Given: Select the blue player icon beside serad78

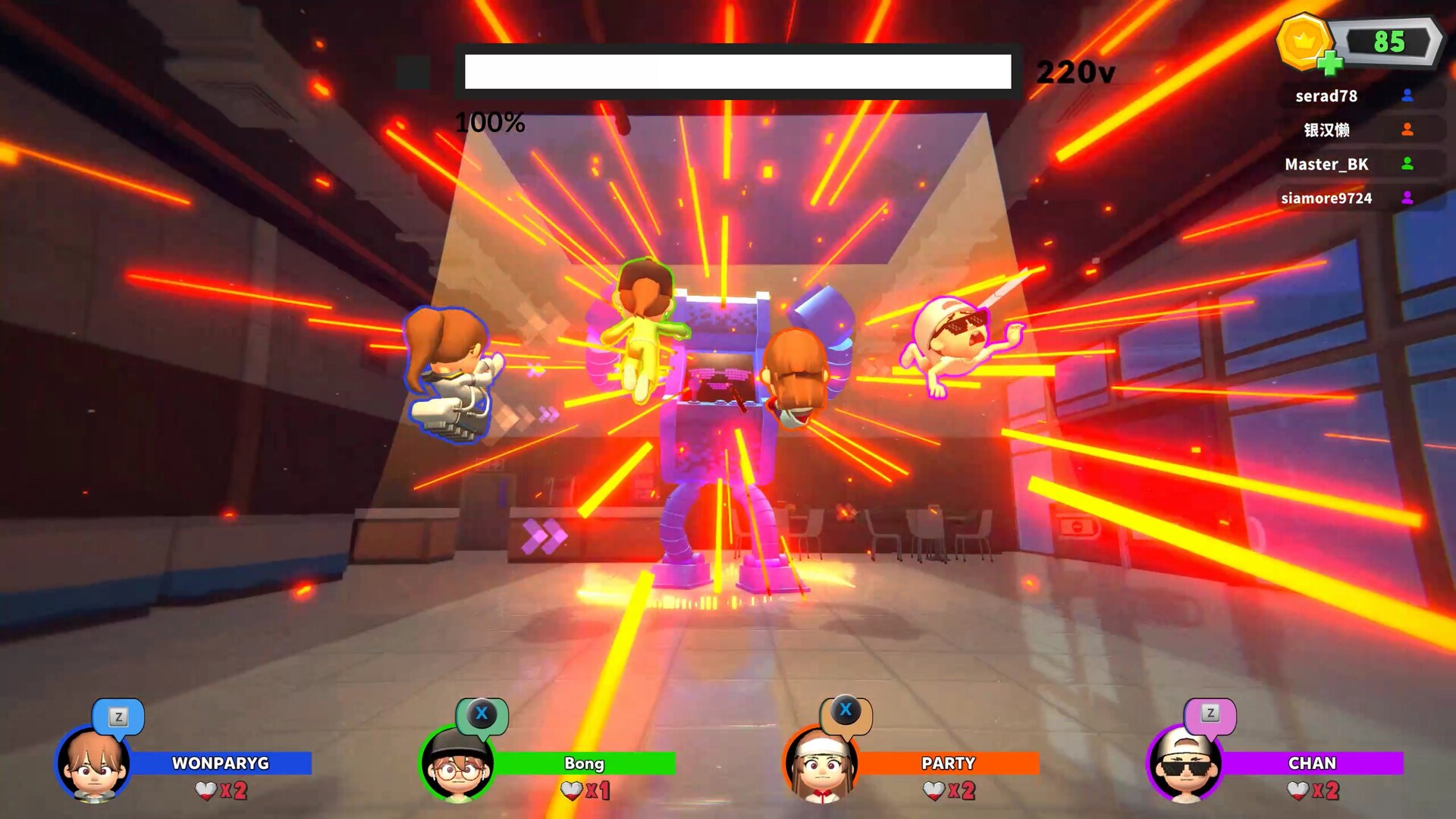Looking at the screenshot, I should (x=1407, y=96).
